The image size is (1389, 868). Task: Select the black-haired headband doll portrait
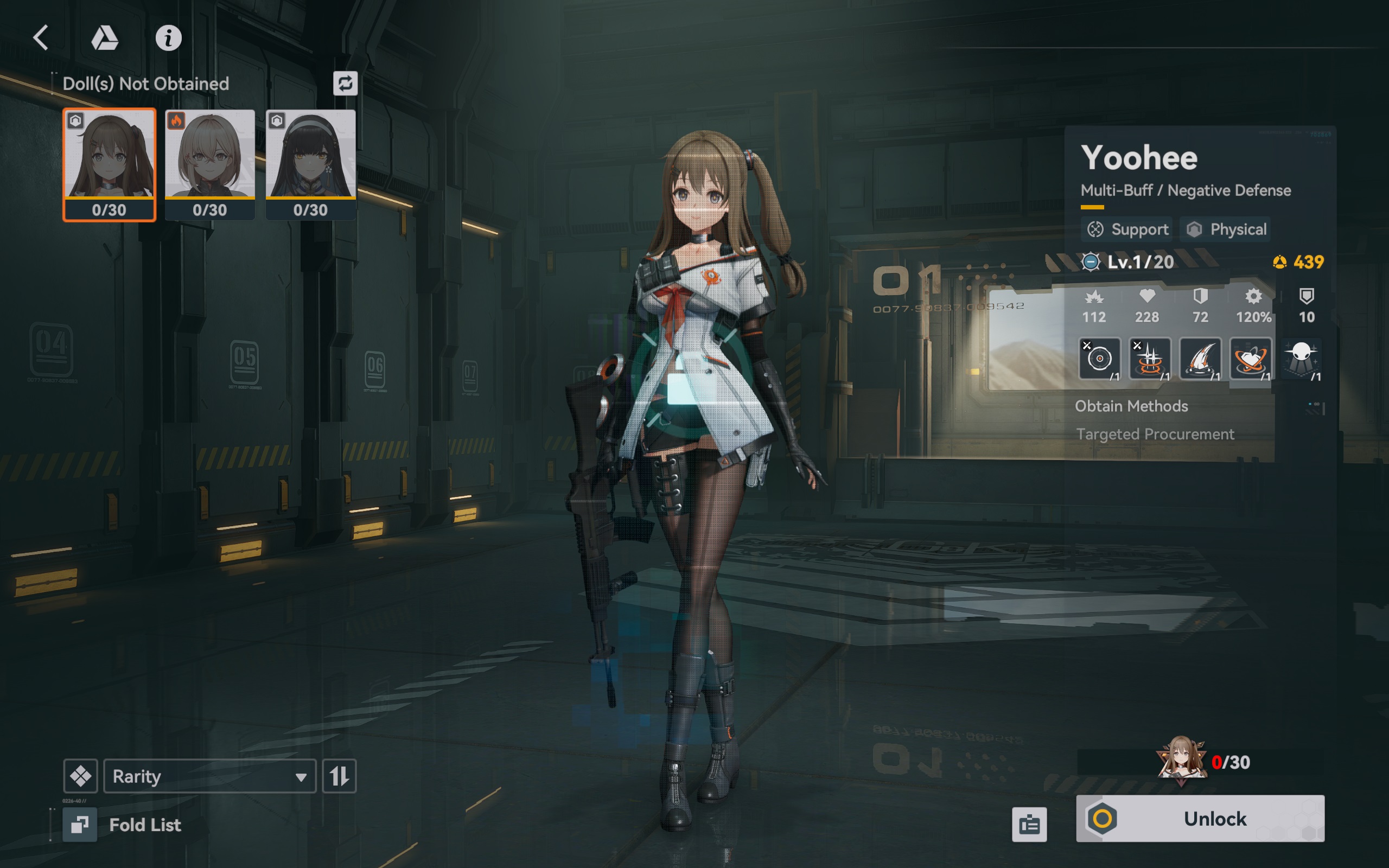pos(310,164)
